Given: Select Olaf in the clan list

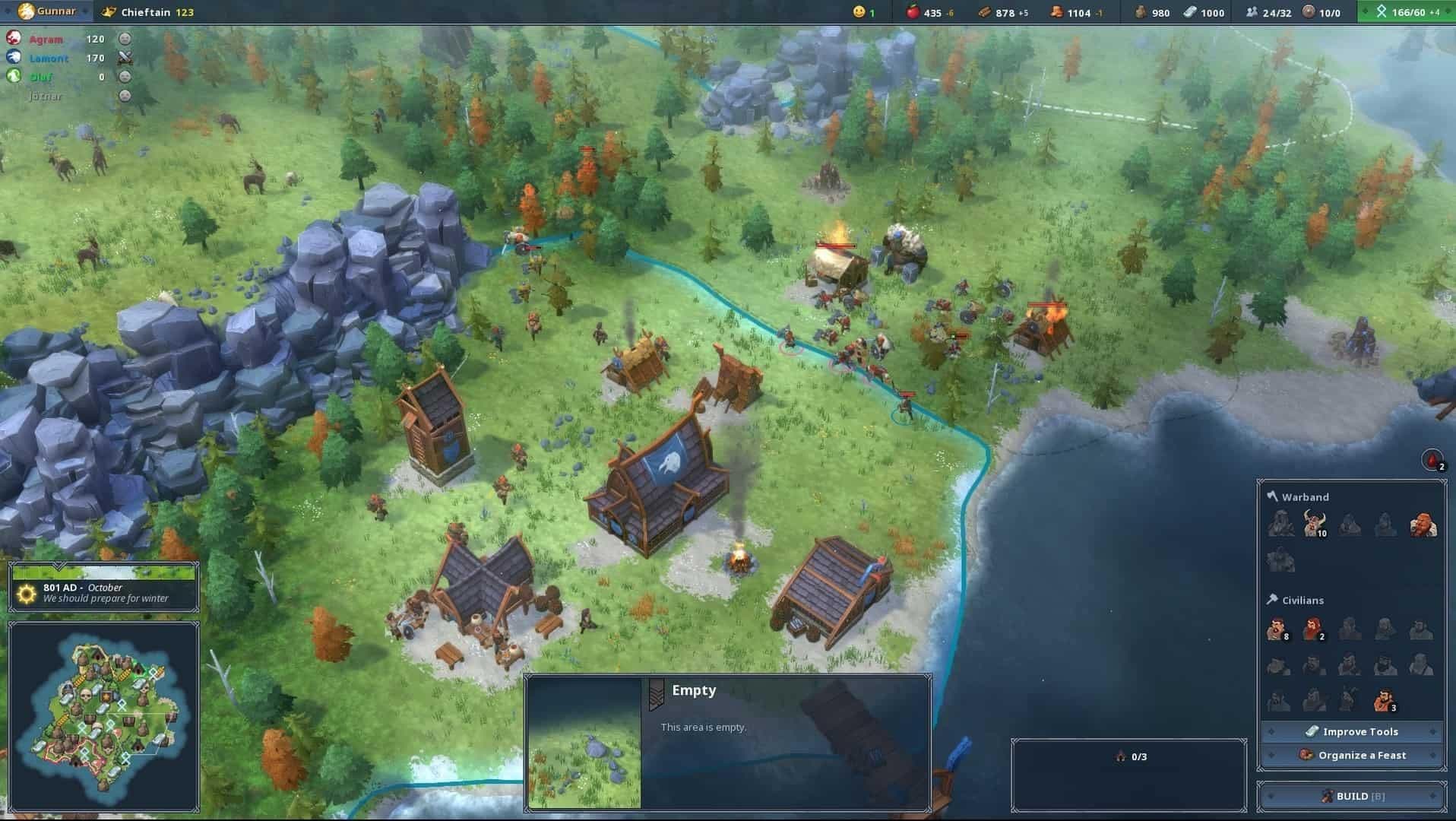Looking at the screenshot, I should (x=42, y=77).
